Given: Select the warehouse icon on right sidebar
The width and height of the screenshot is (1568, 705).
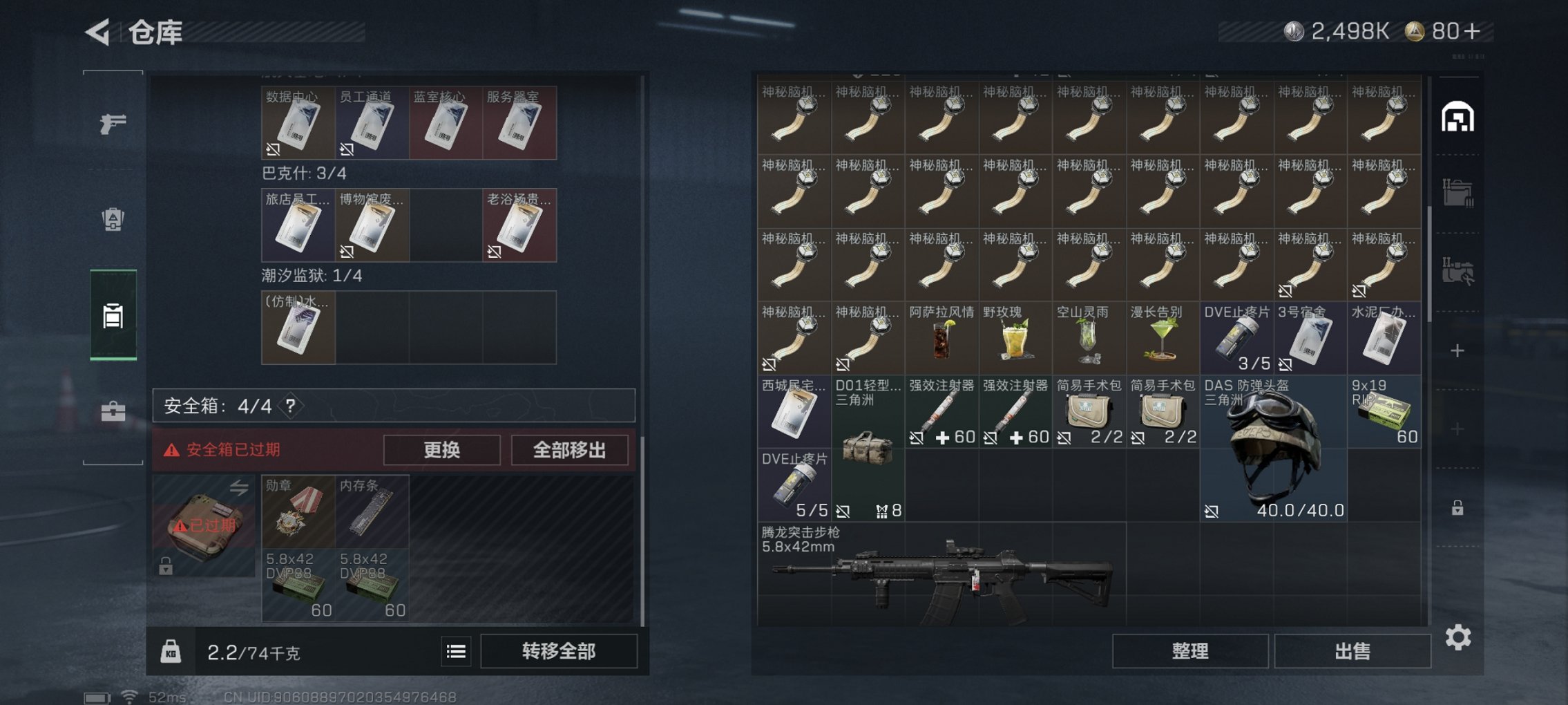Looking at the screenshot, I should [x=1460, y=117].
